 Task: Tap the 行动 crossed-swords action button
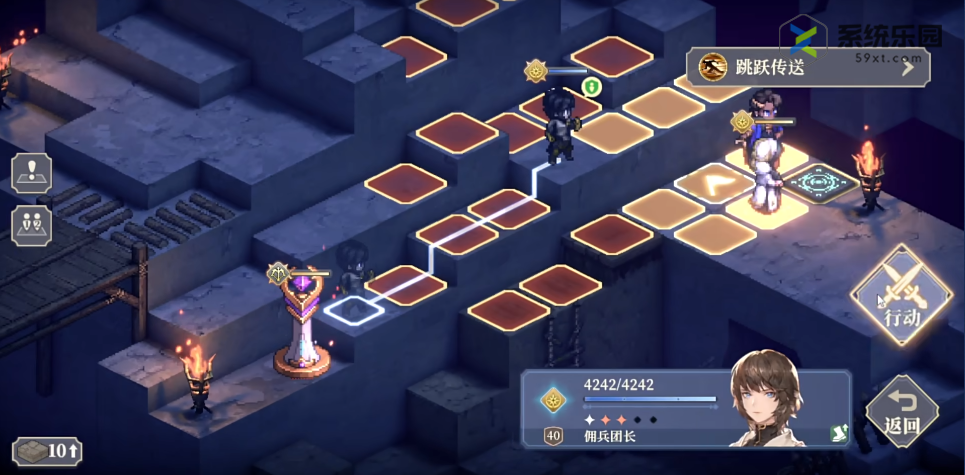(900, 296)
